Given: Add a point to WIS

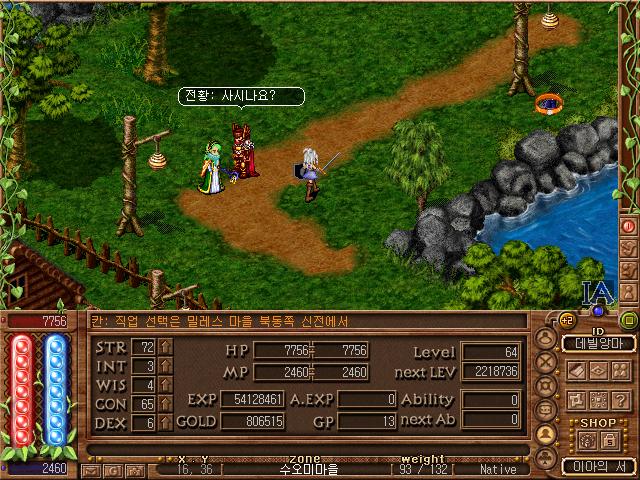Looking at the screenshot, I should tap(166, 385).
